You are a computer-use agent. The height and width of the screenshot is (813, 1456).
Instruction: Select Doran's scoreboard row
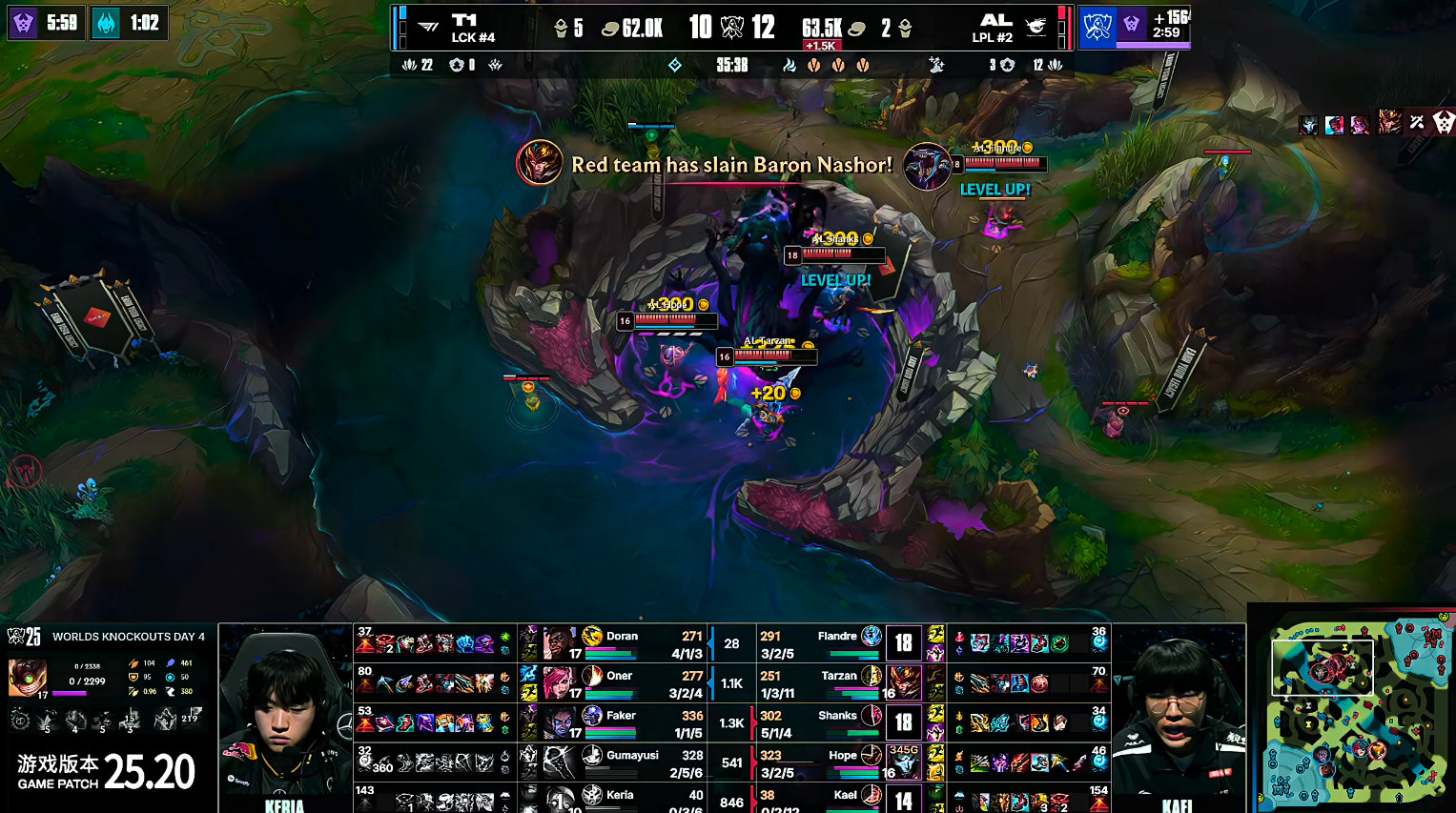[622, 643]
